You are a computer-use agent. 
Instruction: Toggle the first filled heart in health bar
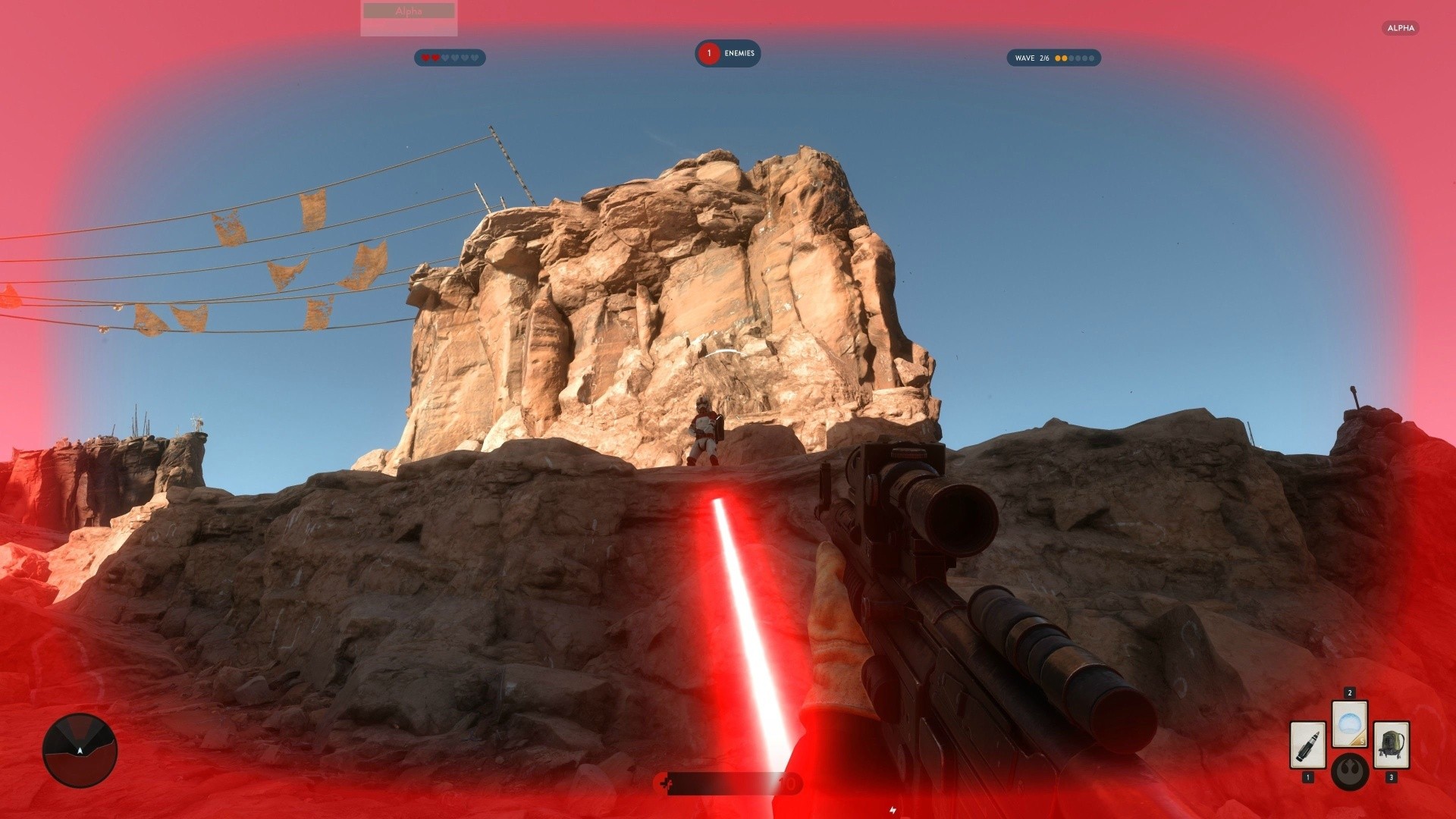(425, 58)
